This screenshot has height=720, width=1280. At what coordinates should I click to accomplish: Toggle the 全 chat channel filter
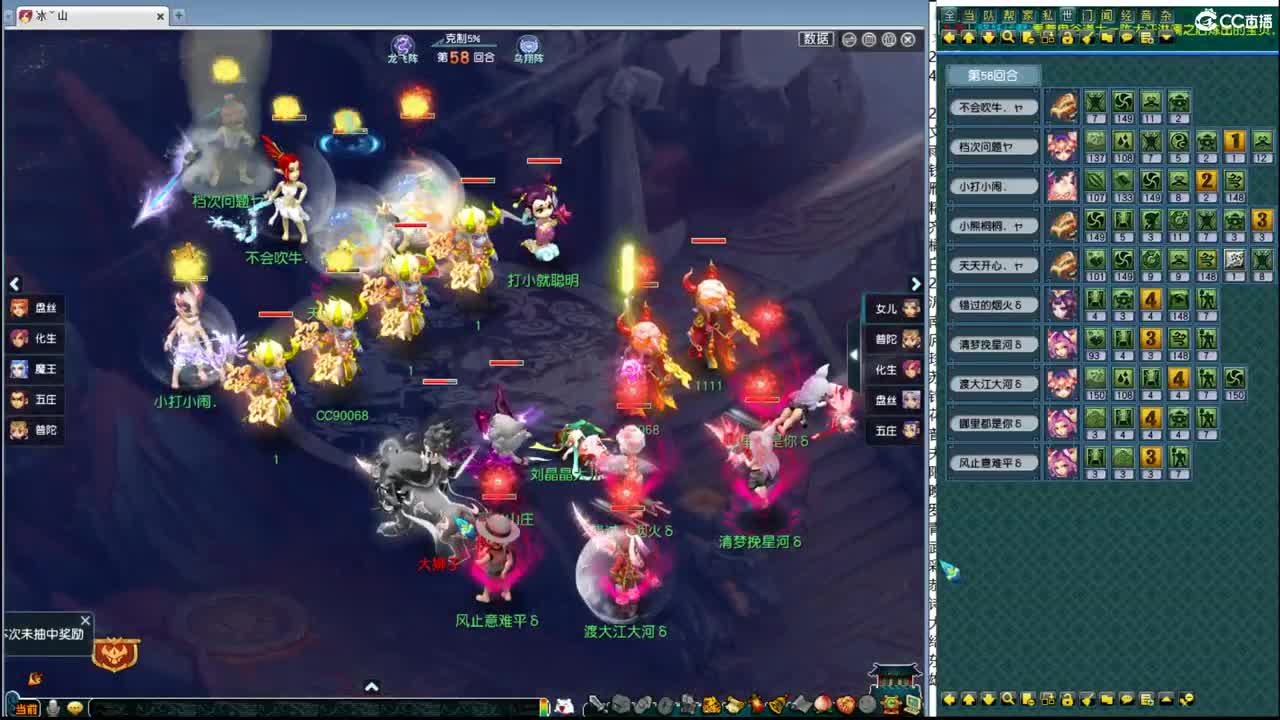[x=948, y=13]
